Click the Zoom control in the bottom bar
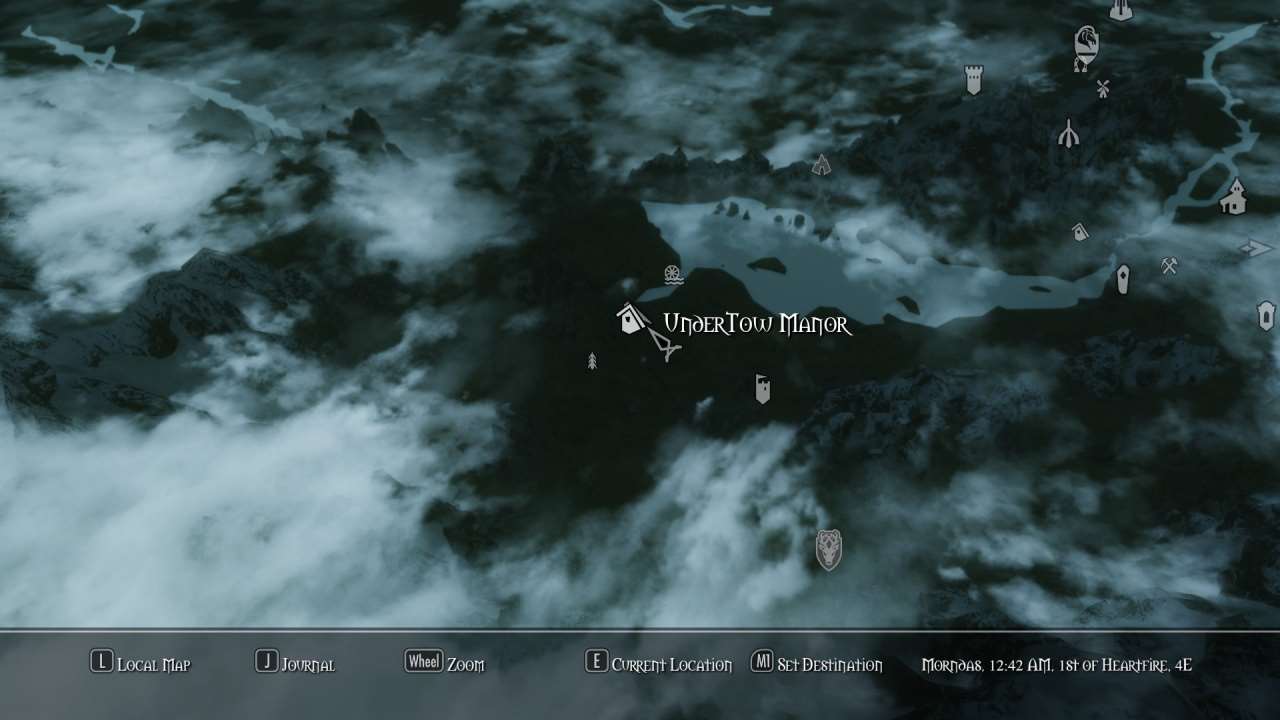1280x720 pixels. click(x=444, y=664)
